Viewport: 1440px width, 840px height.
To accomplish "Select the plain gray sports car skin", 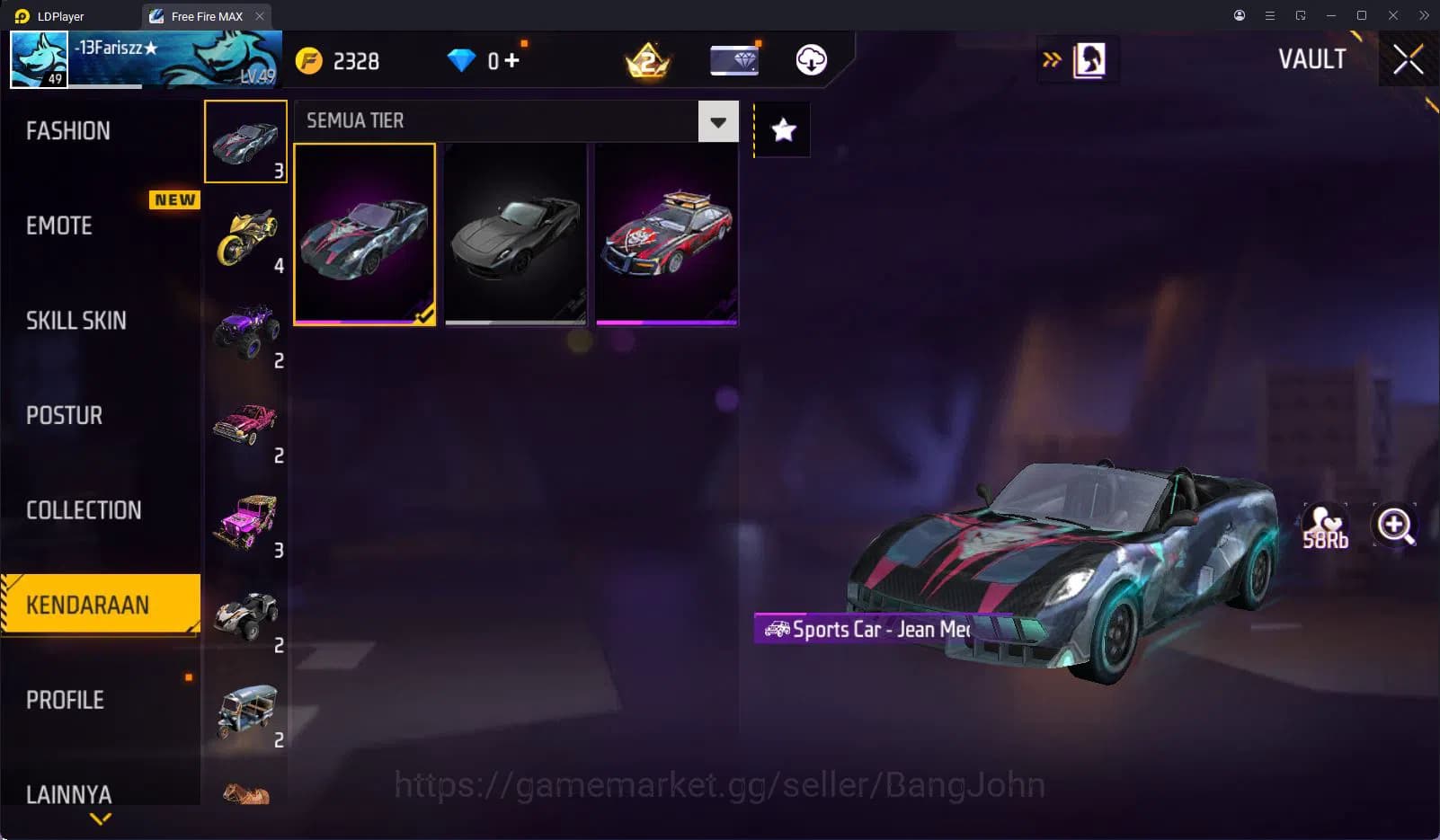I will pyautogui.click(x=515, y=234).
